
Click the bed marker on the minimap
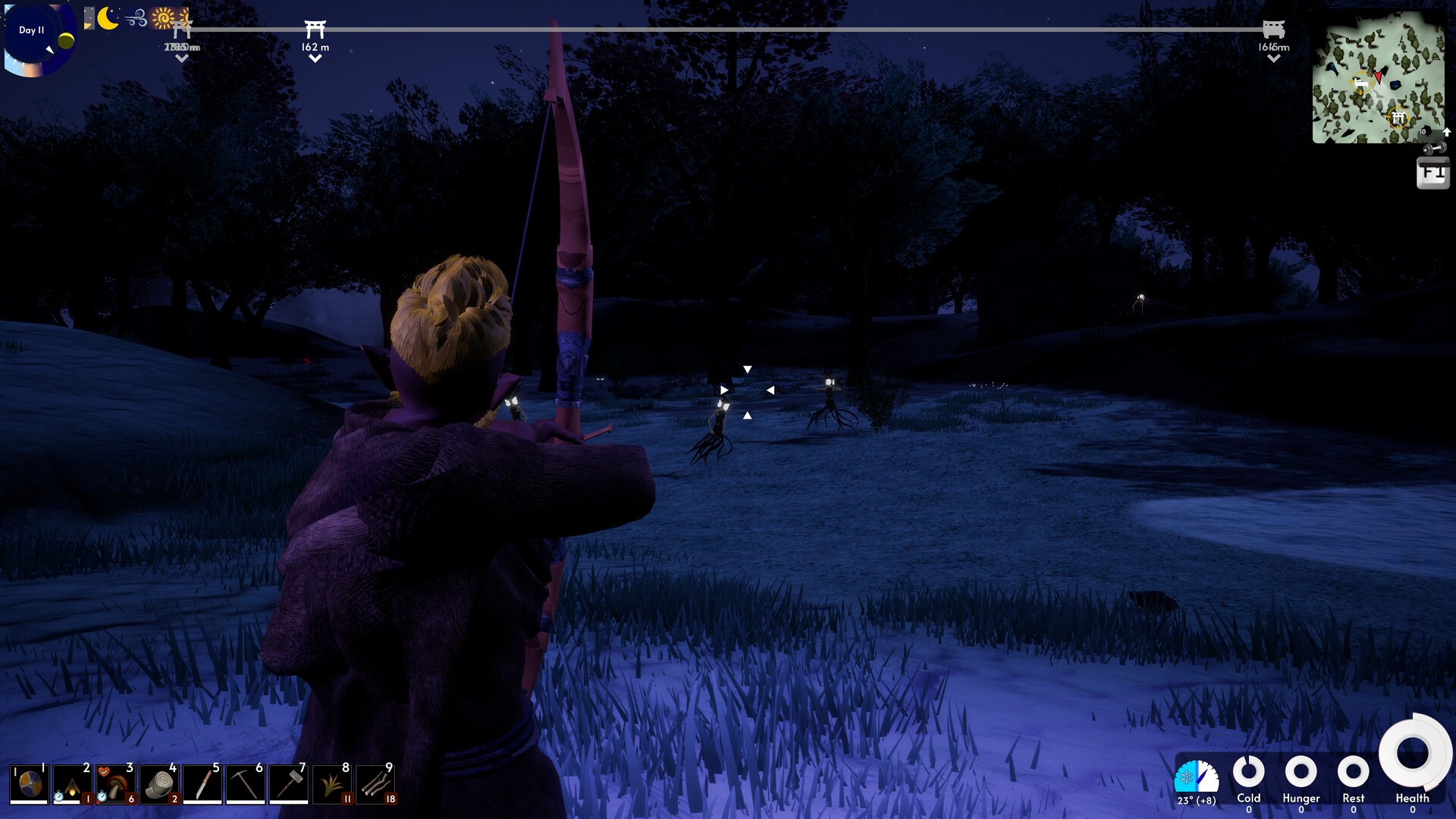(x=1361, y=82)
